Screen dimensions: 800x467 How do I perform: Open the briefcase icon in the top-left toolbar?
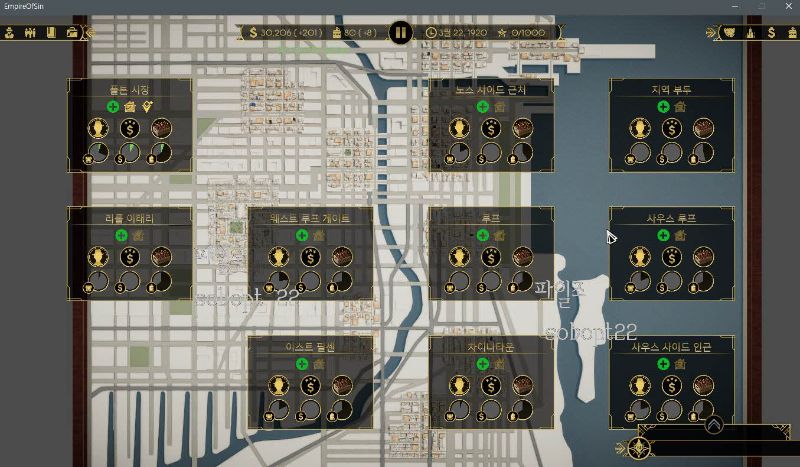[x=72, y=33]
